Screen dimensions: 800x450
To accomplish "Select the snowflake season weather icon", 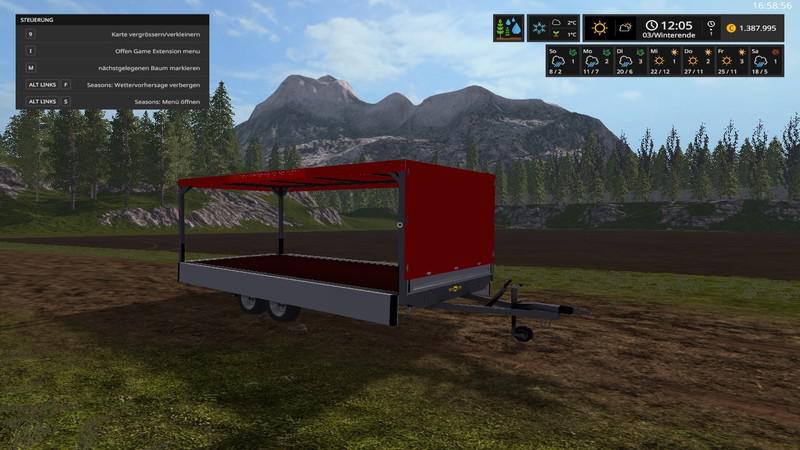I will click(x=539, y=28).
